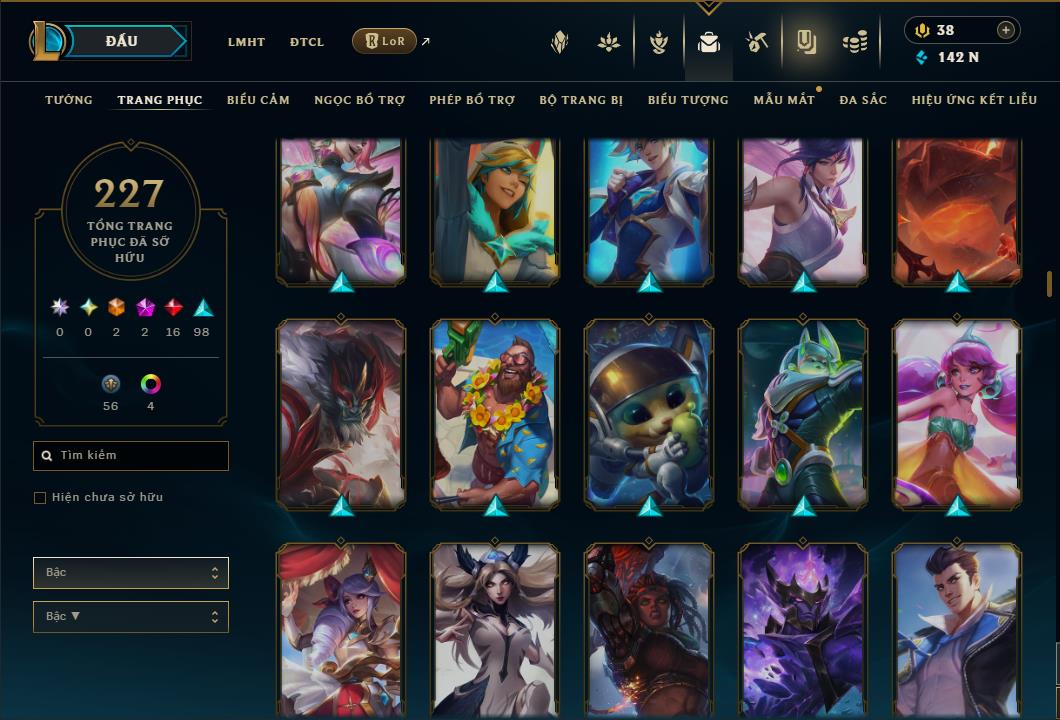1060x720 pixels.
Task: View the ĐA SẮC tab
Action: [x=863, y=100]
